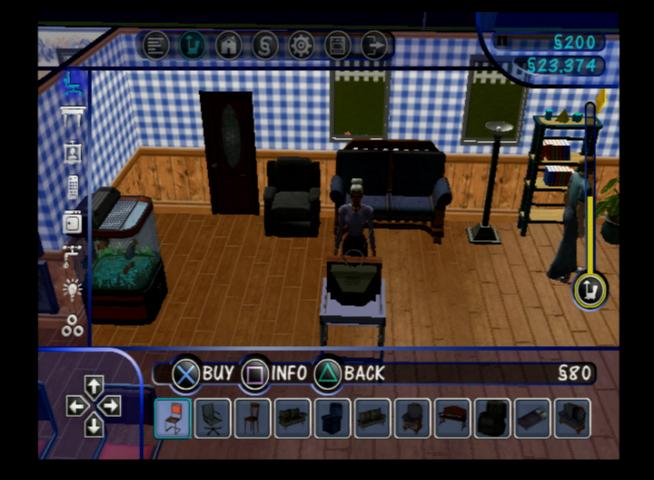Image resolution: width=654 pixels, height=480 pixels.
Task: Select the buy mode shopping cart icon
Action: [x=192, y=45]
